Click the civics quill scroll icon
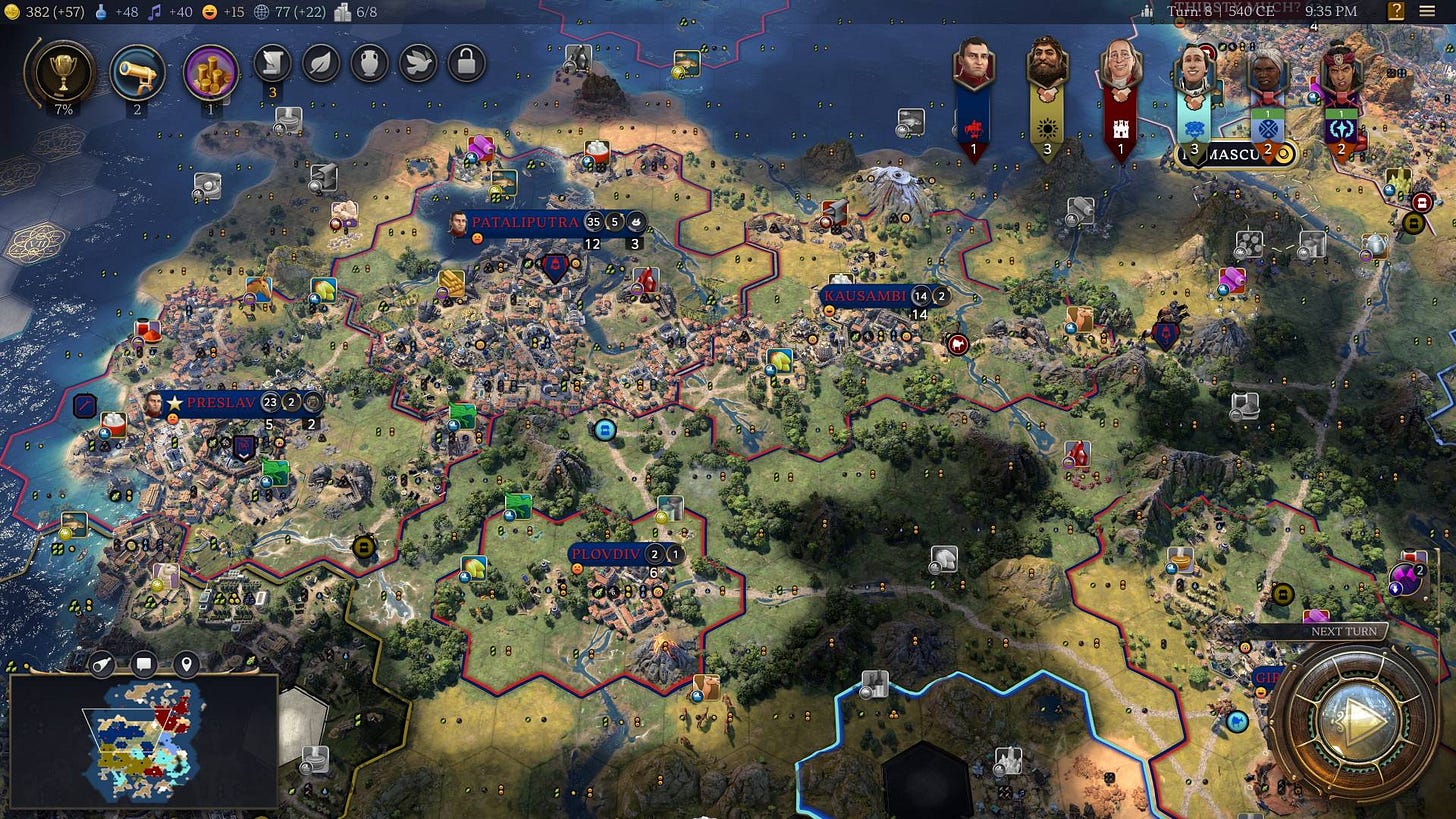This screenshot has height=819, width=1456. pos(272,63)
